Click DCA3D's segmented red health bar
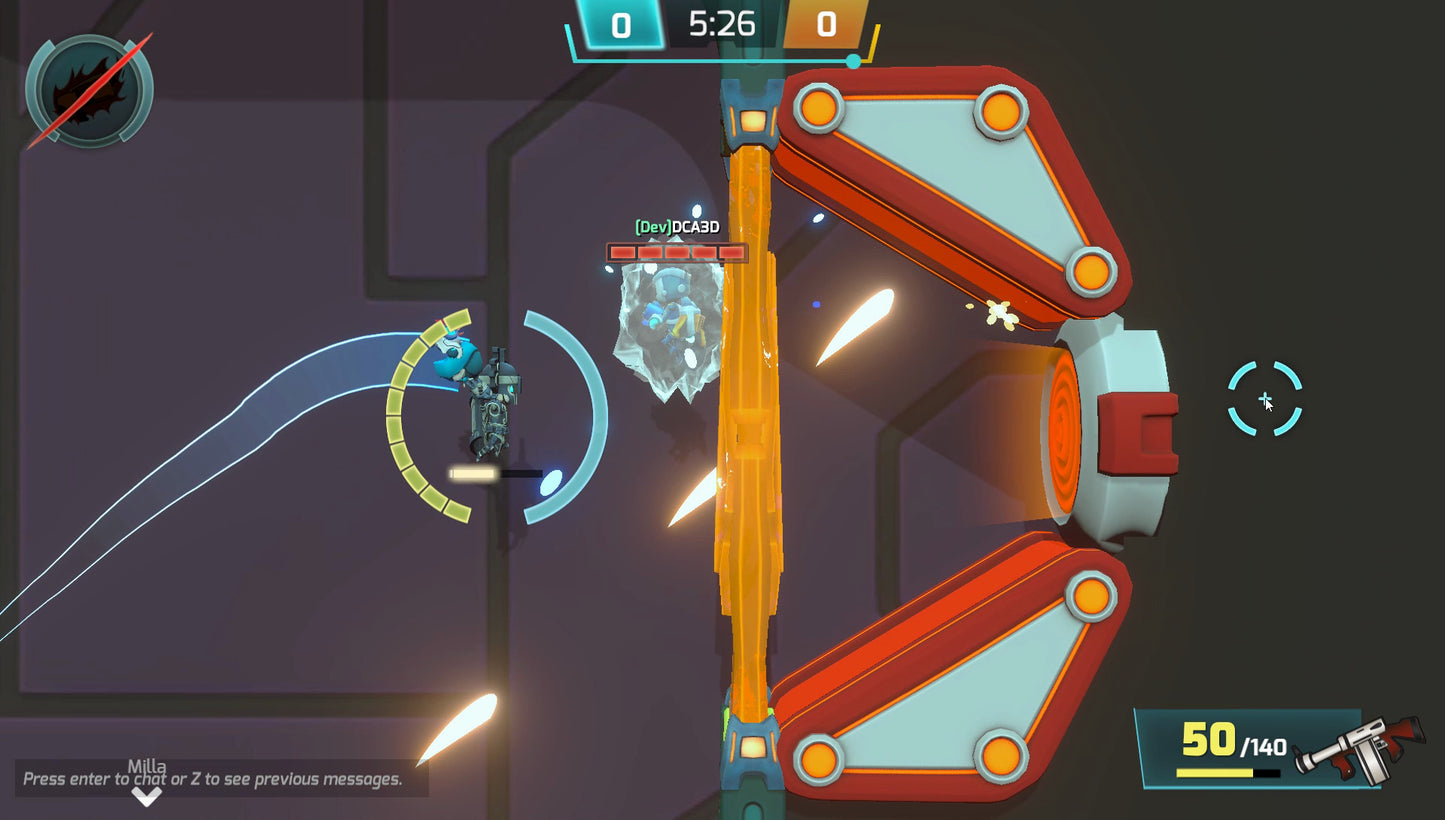The image size is (1445, 820). click(676, 253)
